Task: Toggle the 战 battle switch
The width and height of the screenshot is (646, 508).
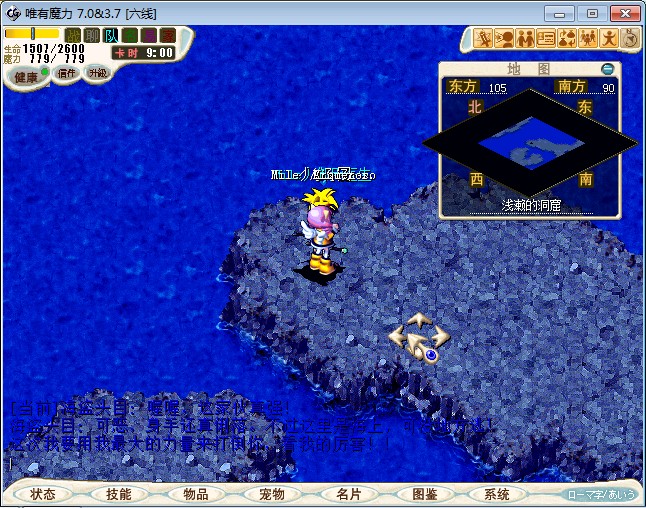Action: click(73, 35)
